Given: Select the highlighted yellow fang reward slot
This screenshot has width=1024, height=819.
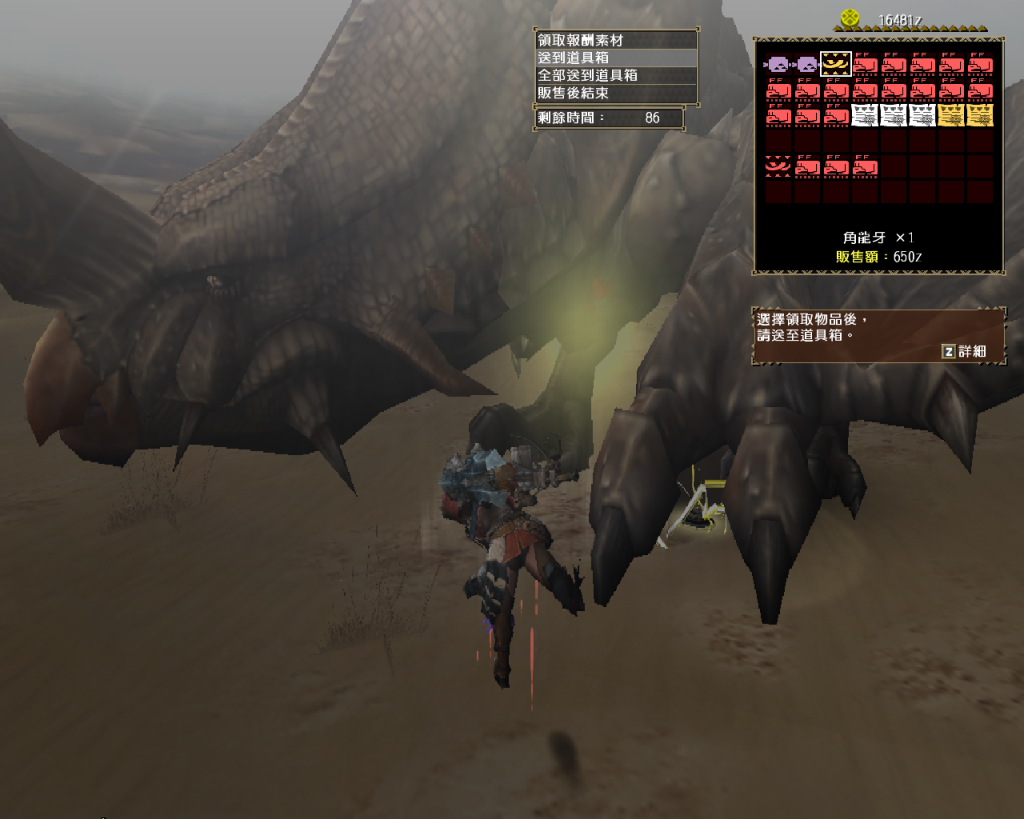Looking at the screenshot, I should [835, 64].
